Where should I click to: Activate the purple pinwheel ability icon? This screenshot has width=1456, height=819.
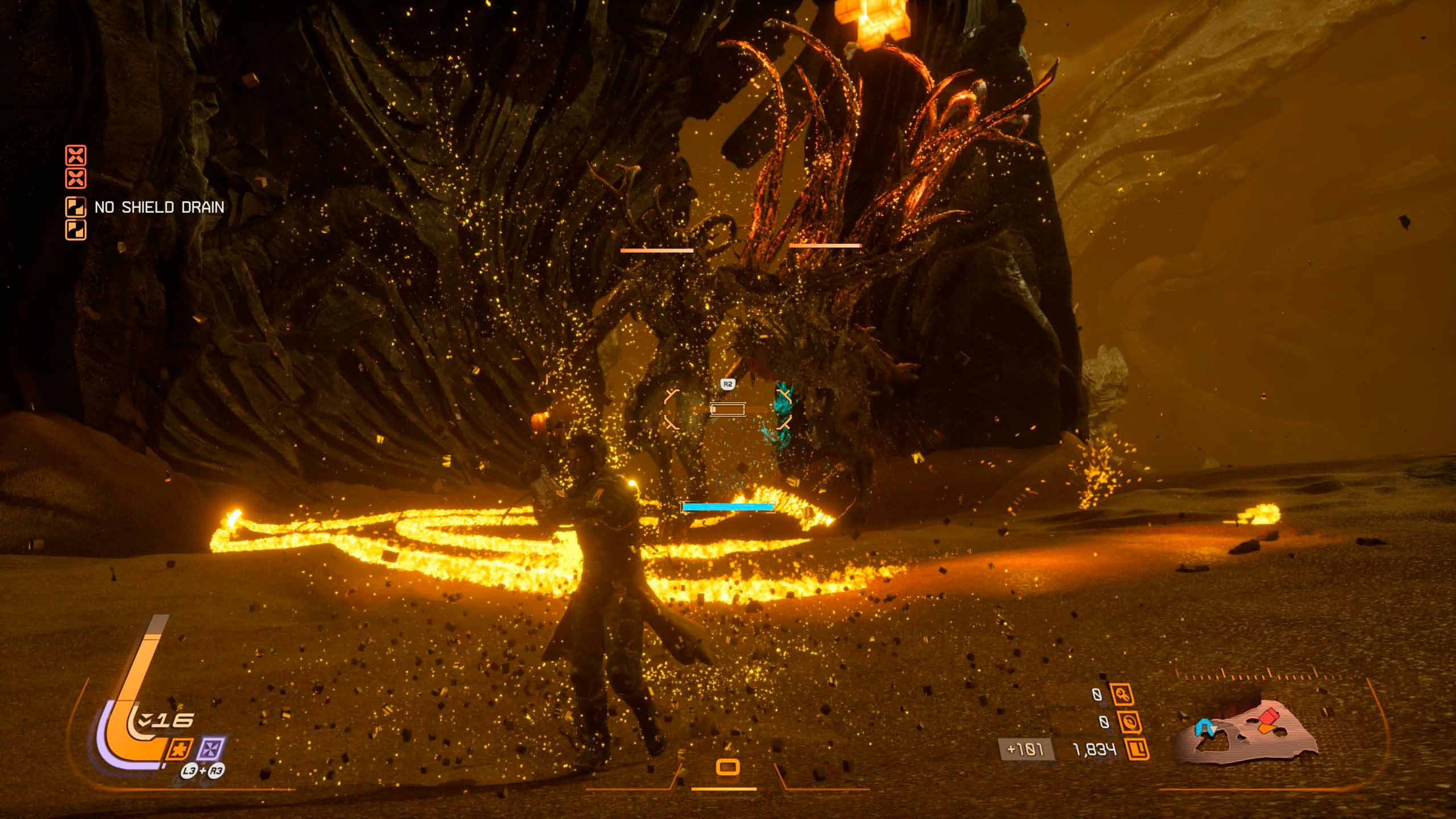[x=212, y=749]
